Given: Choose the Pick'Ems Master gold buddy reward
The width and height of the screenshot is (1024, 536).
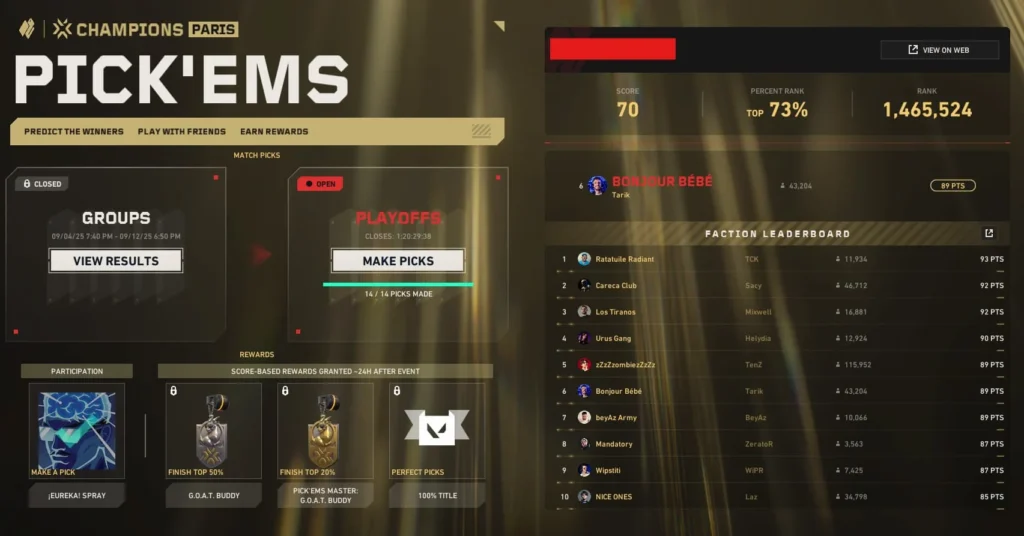Looking at the screenshot, I should 325,430.
